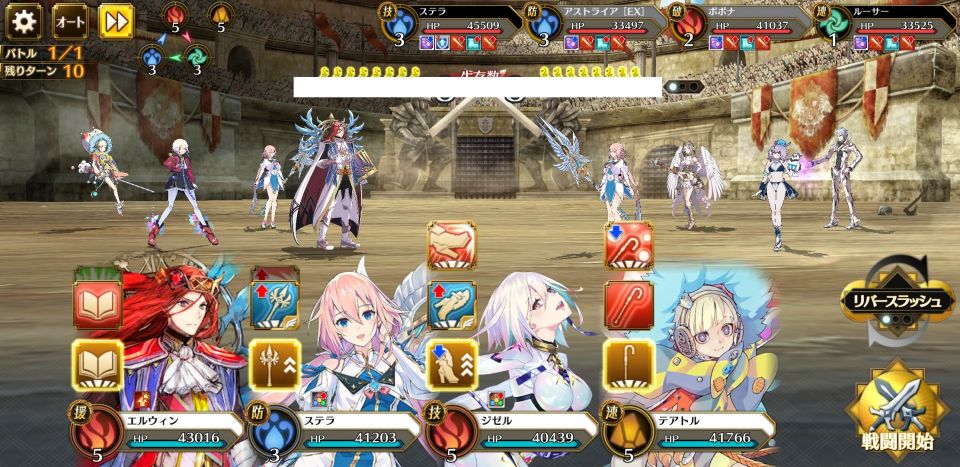Activate the fast-forward speed button
960x467 pixels.
coord(116,20)
